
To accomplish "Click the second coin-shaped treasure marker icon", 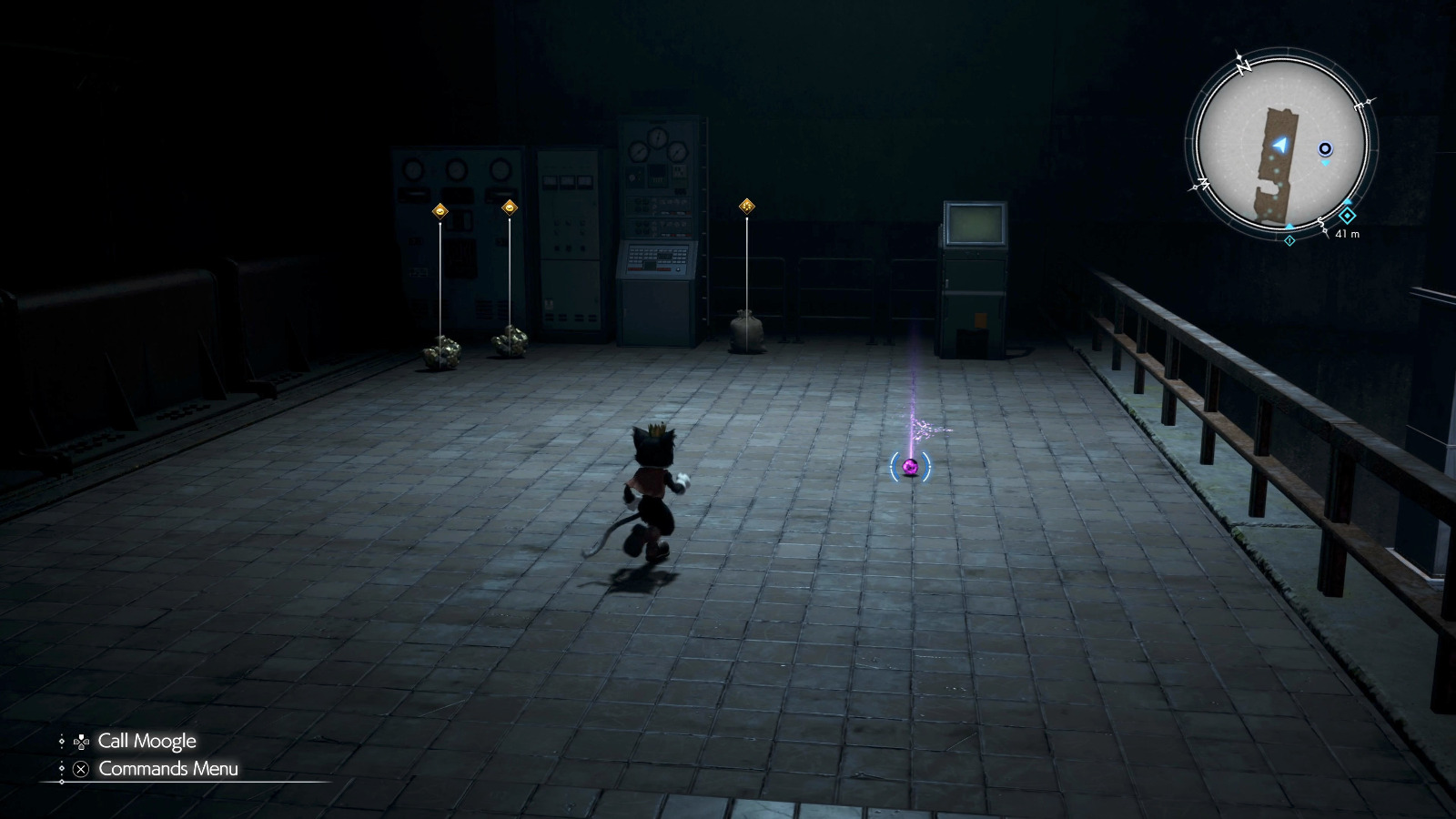I will (x=509, y=207).
